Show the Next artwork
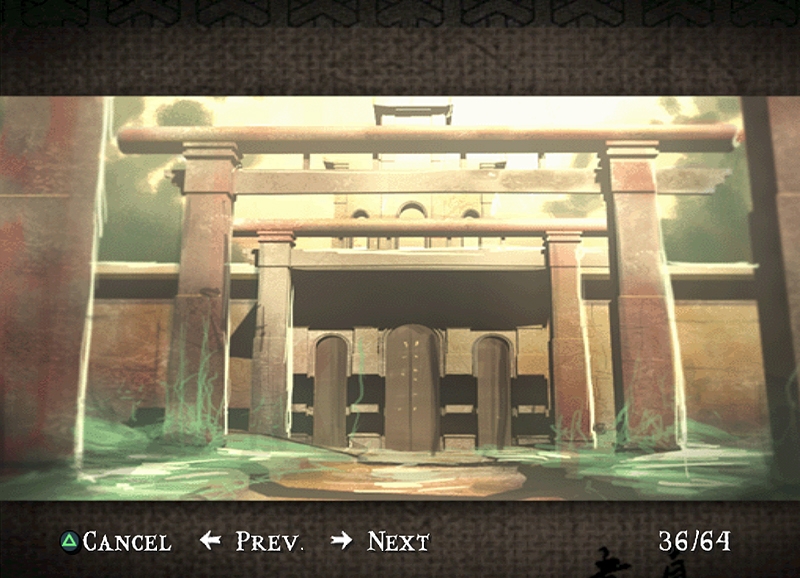Screen dimensions: 800x578 click(x=381, y=542)
